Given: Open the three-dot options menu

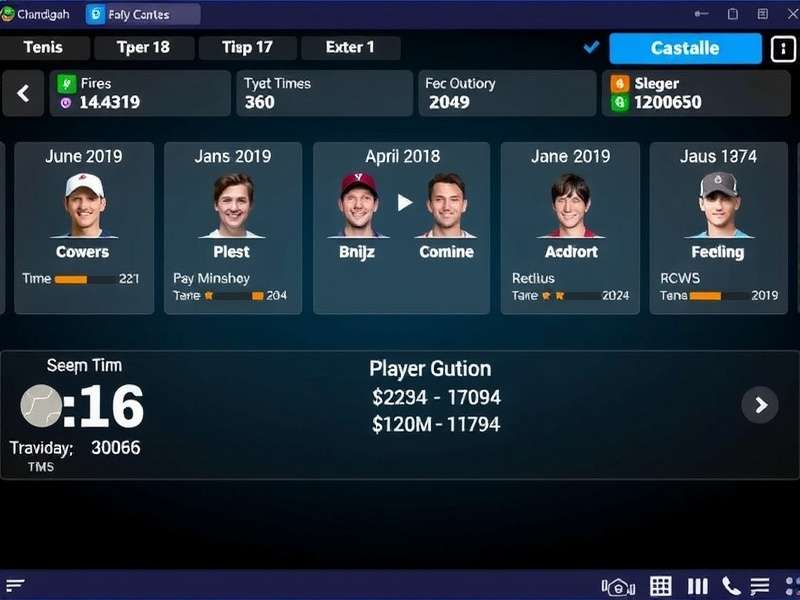Looking at the screenshot, I should pyautogui.click(x=782, y=48).
